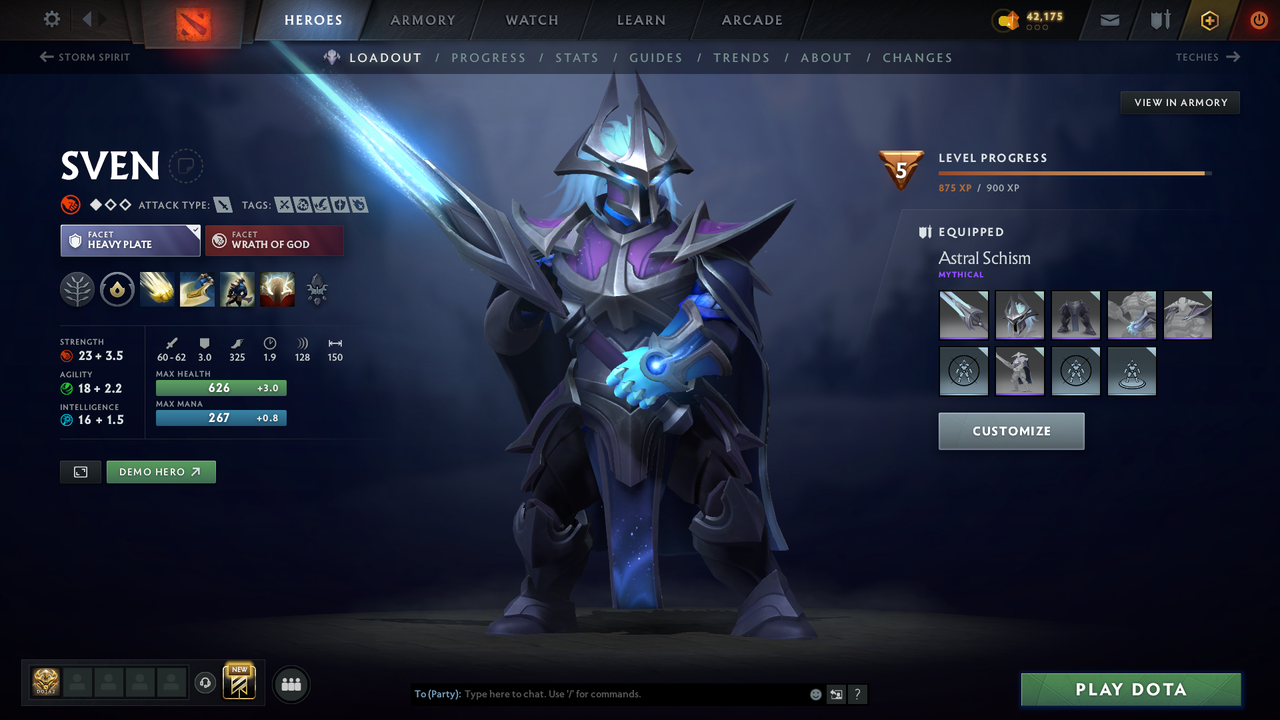Open the STATS sub-tab for Sven
The height and width of the screenshot is (720, 1280).
tap(577, 57)
